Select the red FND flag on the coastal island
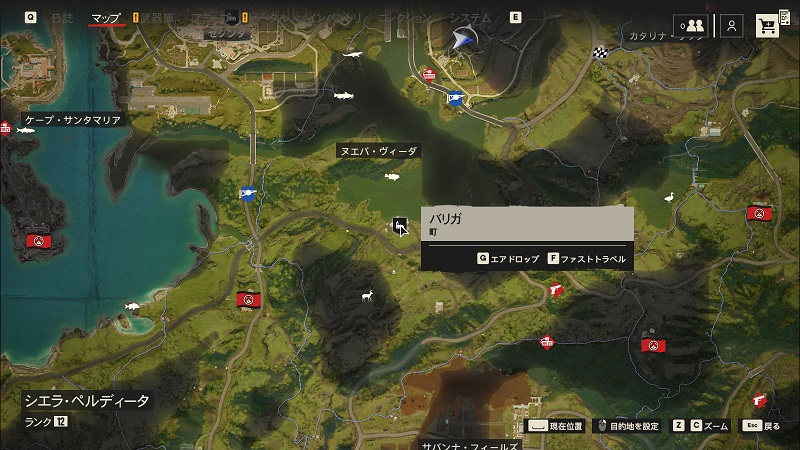This screenshot has height=450, width=800. (38, 241)
